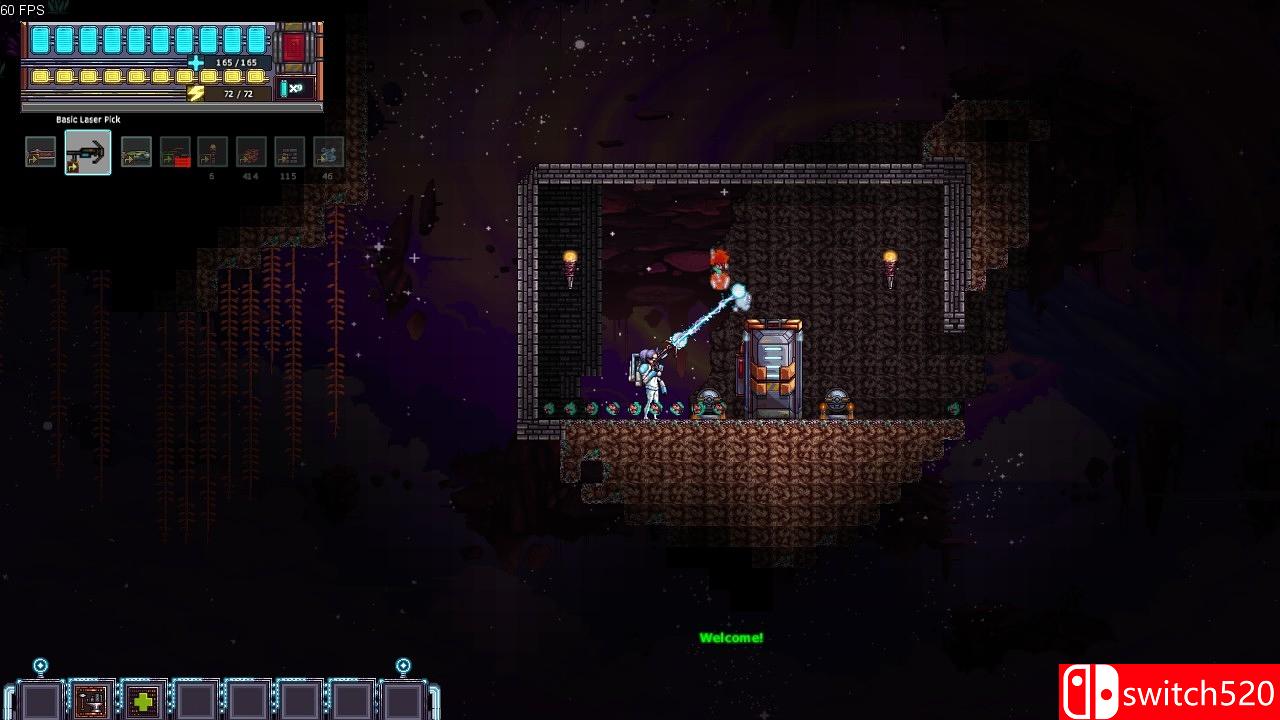Screen dimensions: 1280x720
Task: Select the red rifle in the hotbar
Action: 41,152
